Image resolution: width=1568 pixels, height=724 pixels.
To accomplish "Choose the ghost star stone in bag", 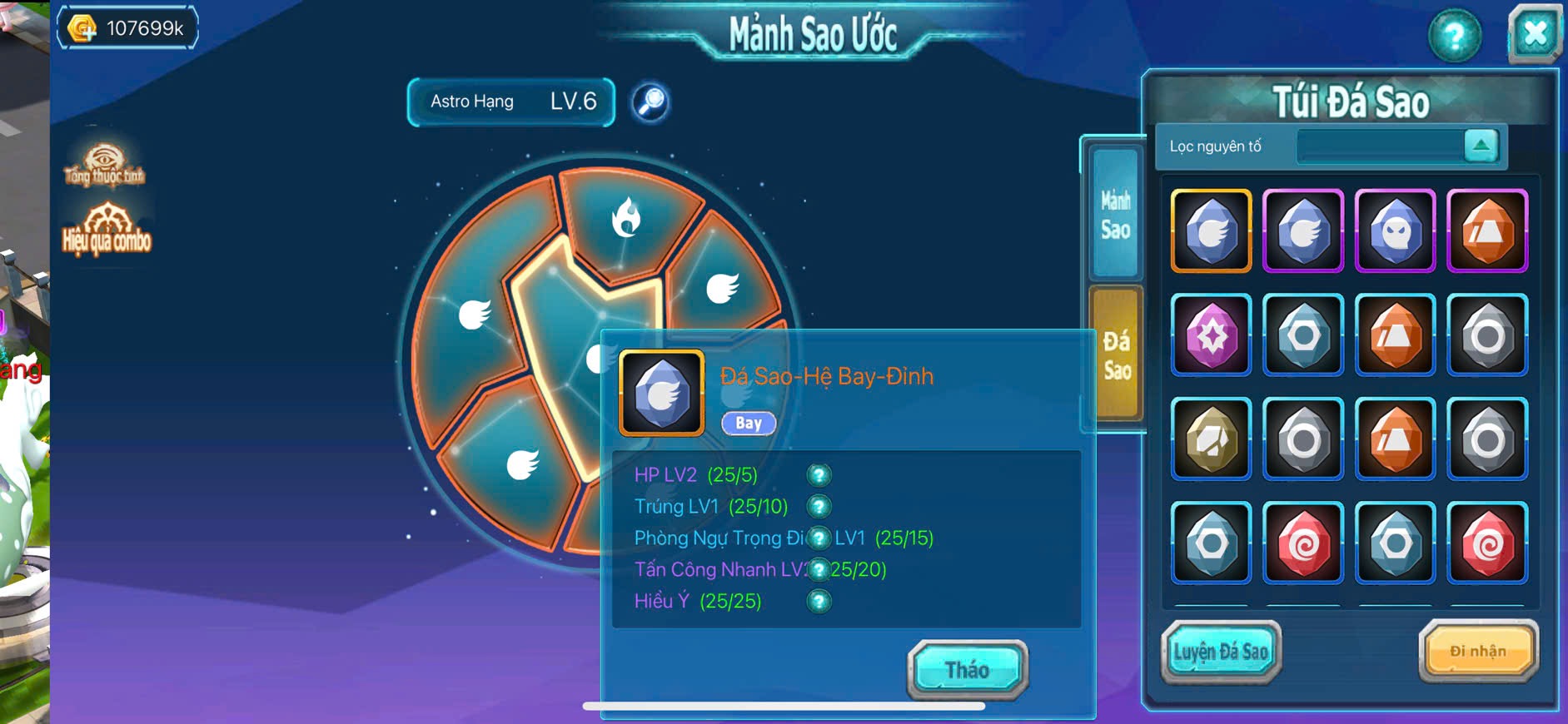I will pos(1396,231).
